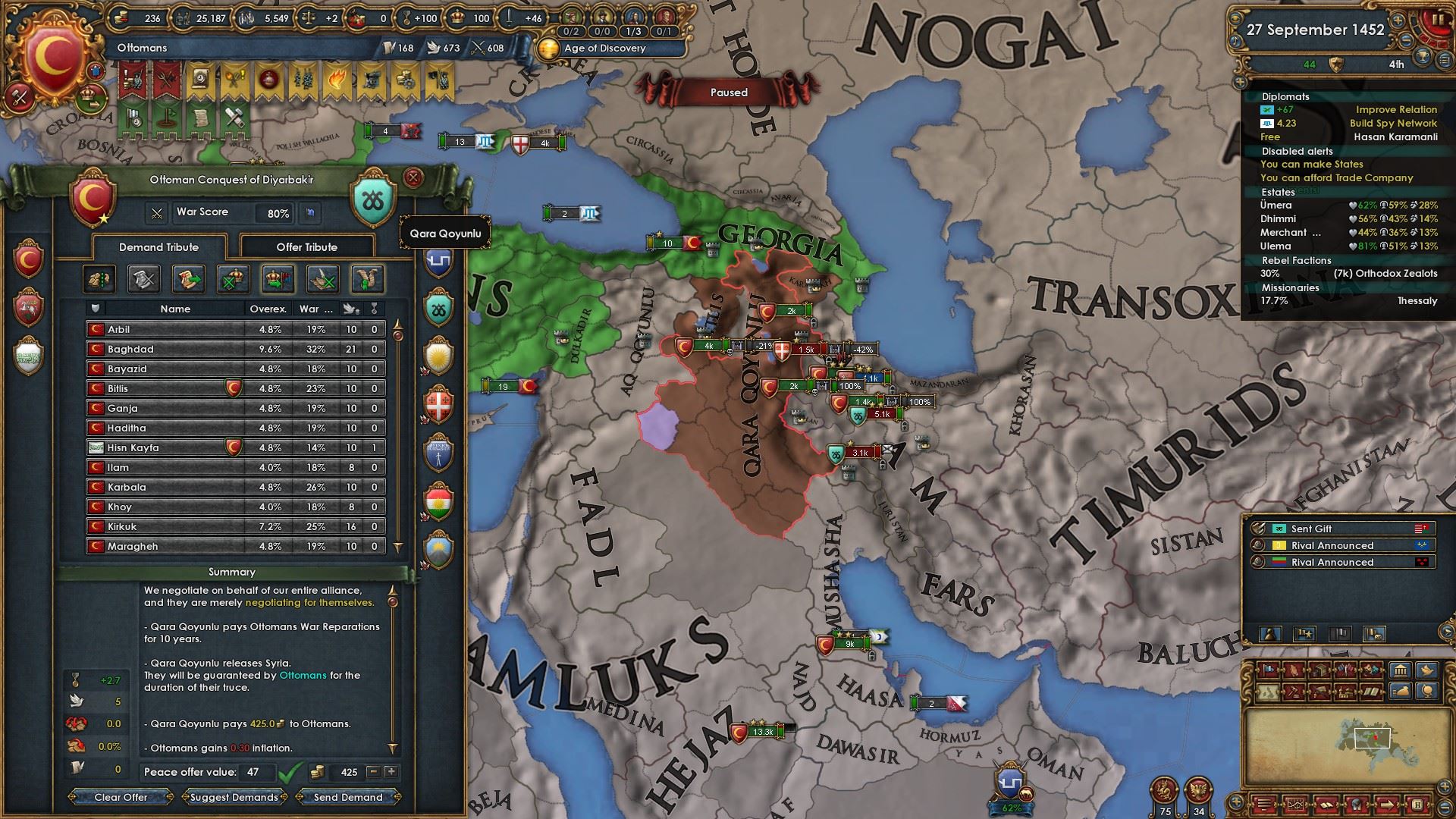Screen dimensions: 1456x819
Task: Close the Ottoman Conquest of Diyarbakir window
Action: [x=413, y=178]
